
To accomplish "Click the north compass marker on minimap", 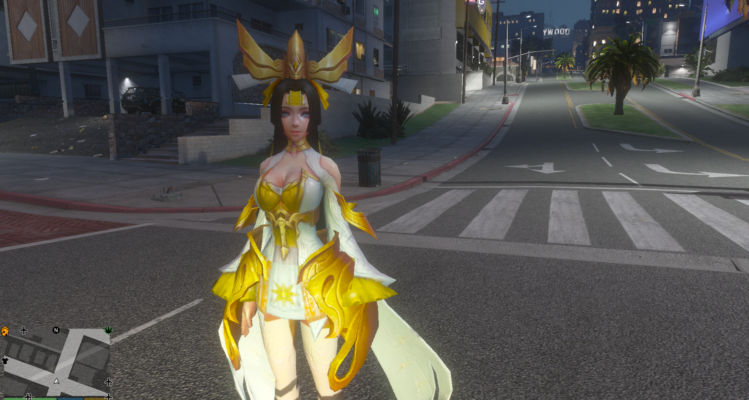I will coord(56,329).
